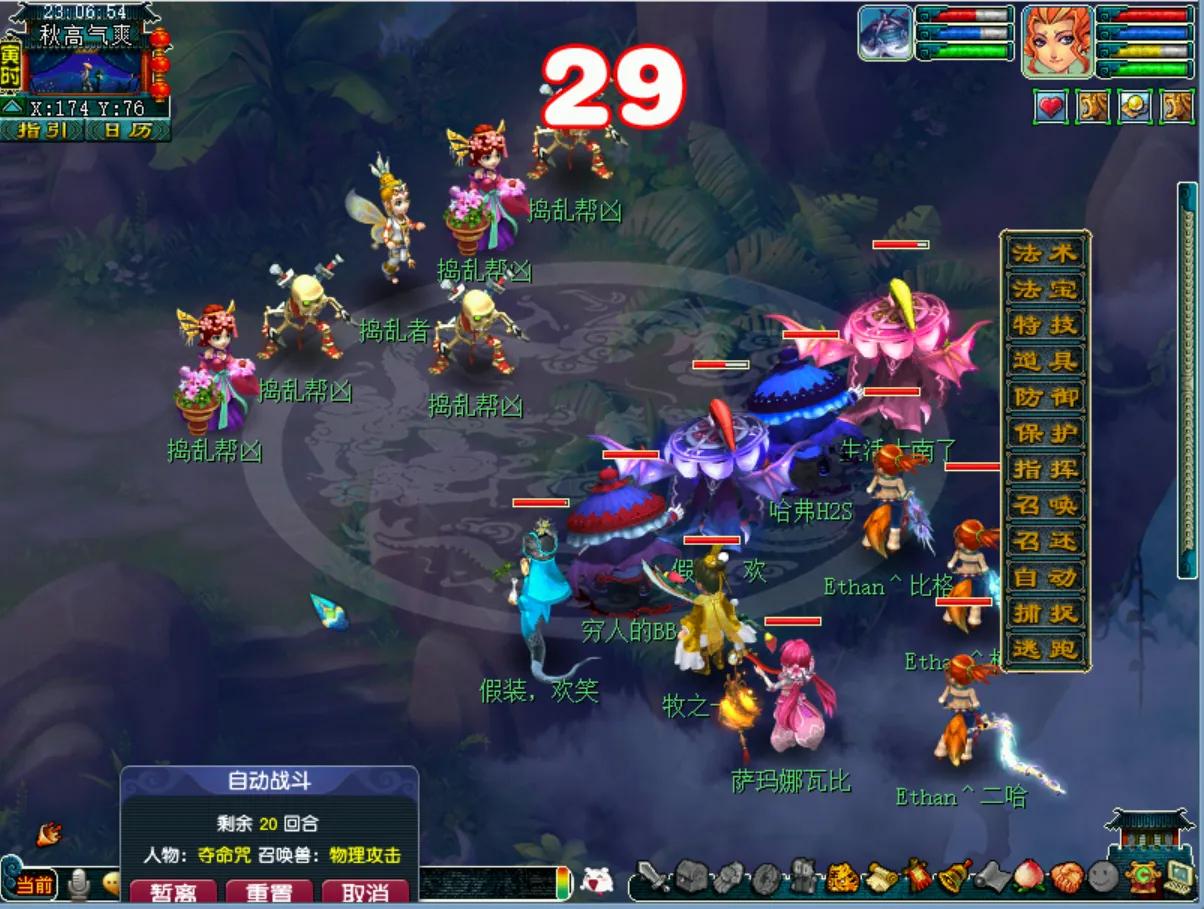Cancel auto battle with 取消
This screenshot has width=1204, height=909.
pos(365,891)
